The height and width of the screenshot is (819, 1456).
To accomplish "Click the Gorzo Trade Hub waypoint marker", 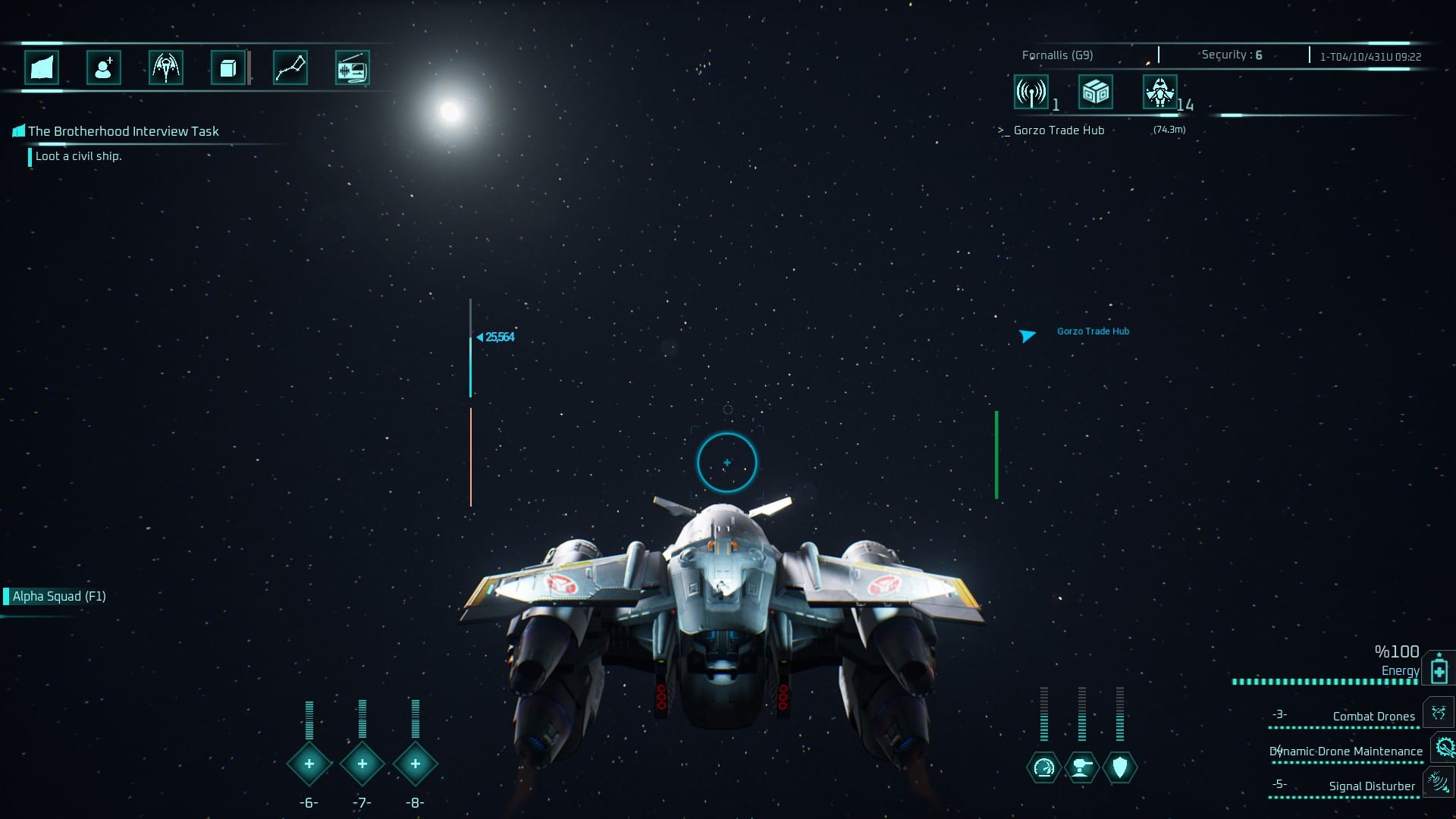I will pos(1028,335).
